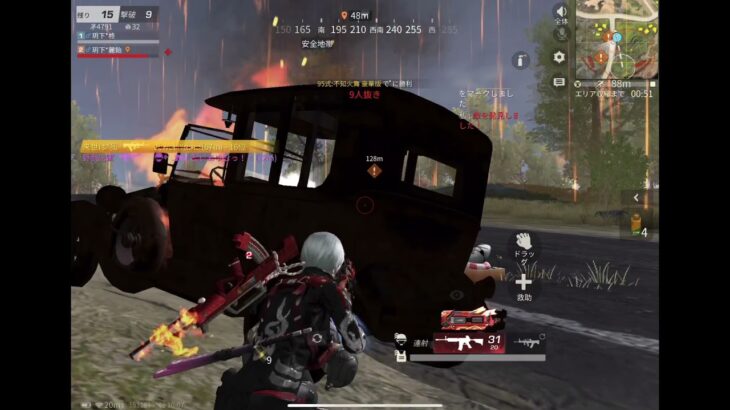Tap the fire extinguisher icon
This screenshot has width=730, height=410.
(519, 60)
